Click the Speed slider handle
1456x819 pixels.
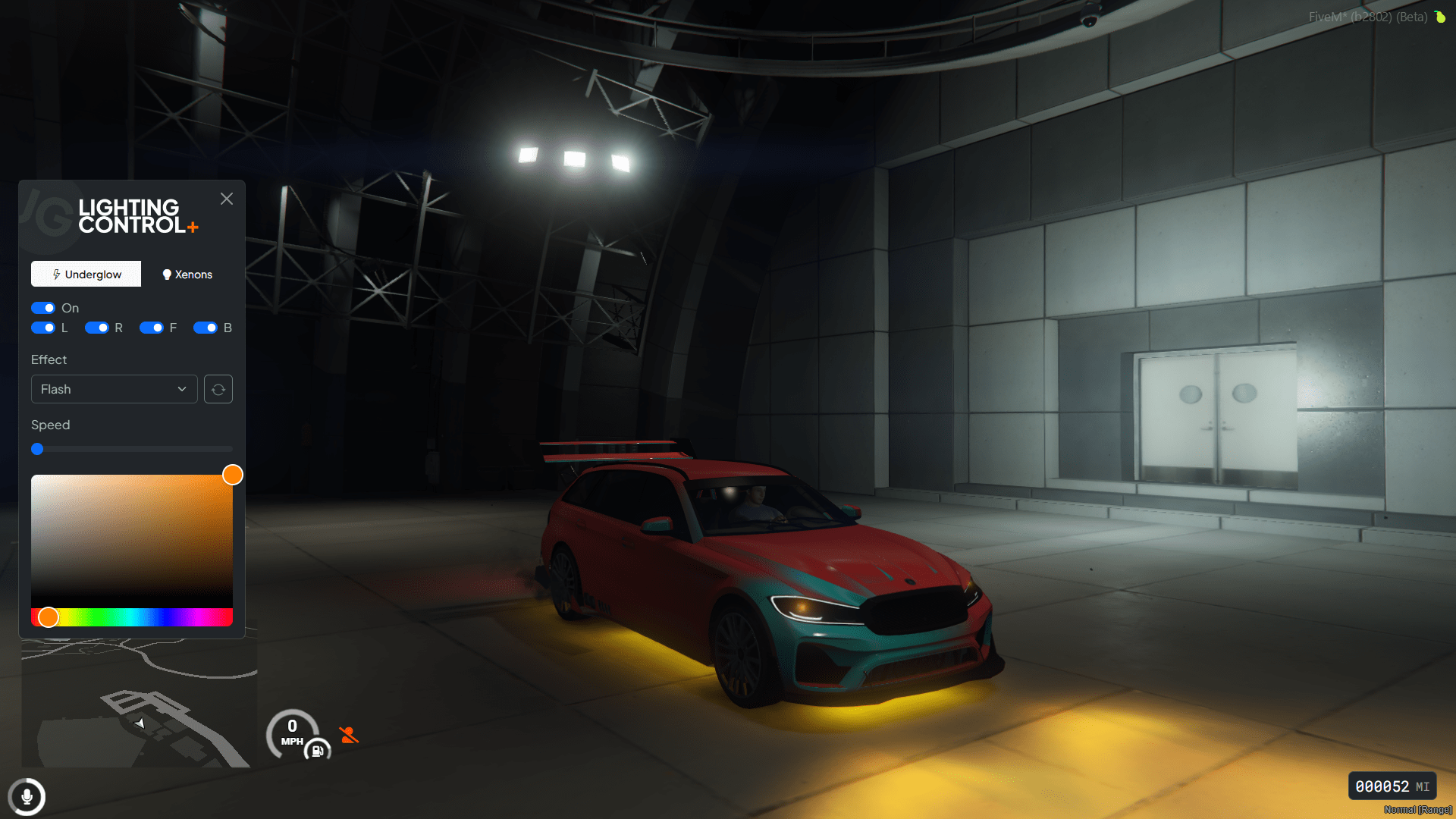tap(37, 449)
